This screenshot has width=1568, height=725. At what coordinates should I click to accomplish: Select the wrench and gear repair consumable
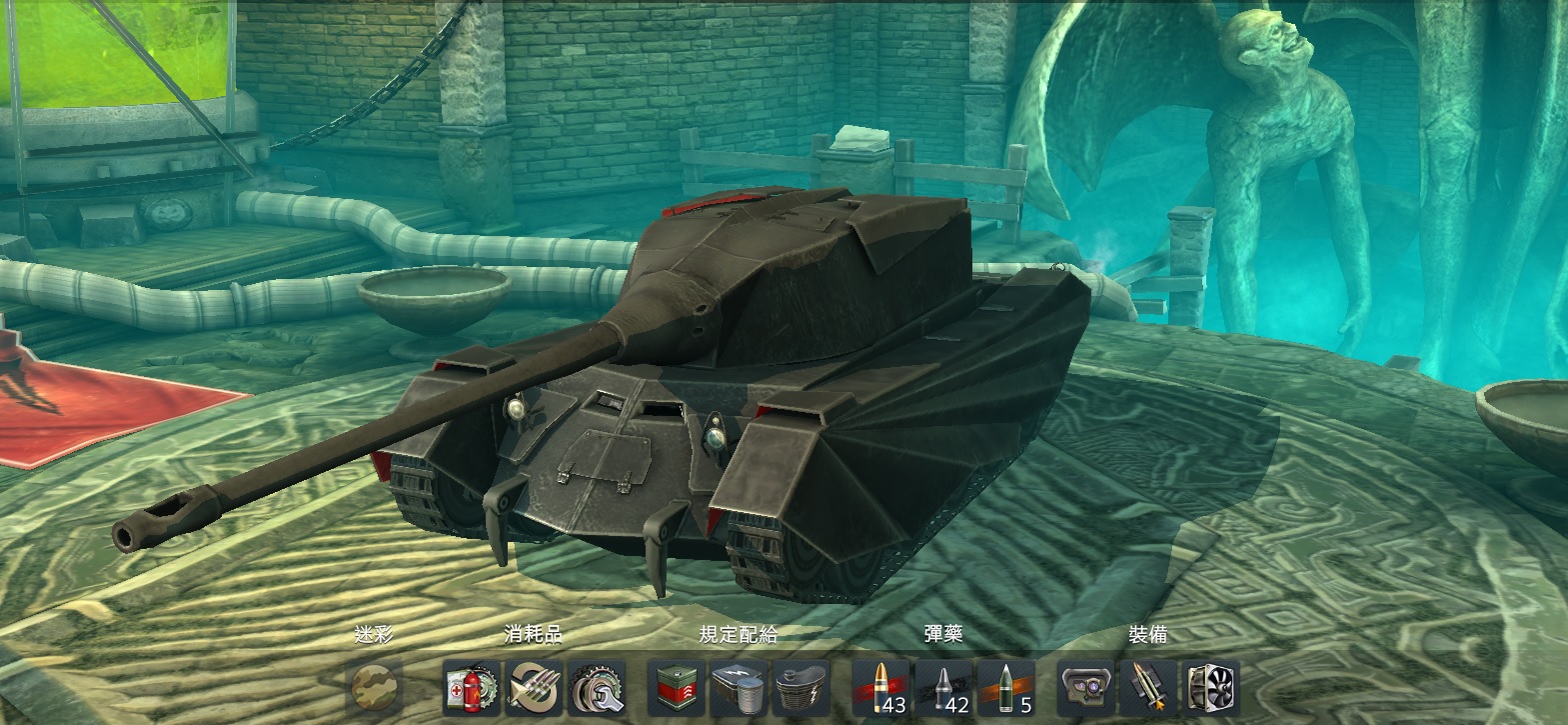click(x=597, y=688)
